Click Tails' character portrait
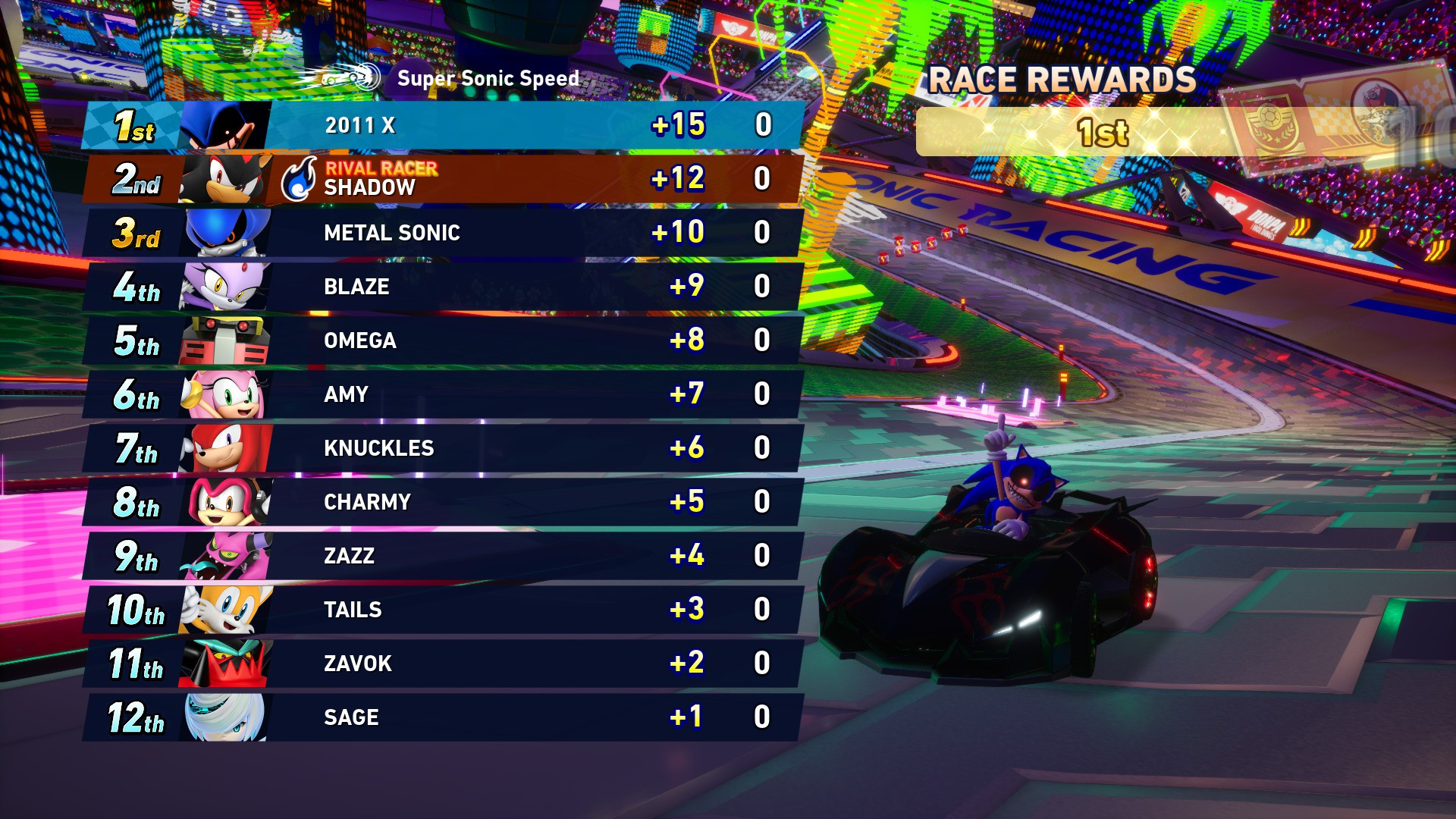1456x819 pixels. (x=224, y=609)
